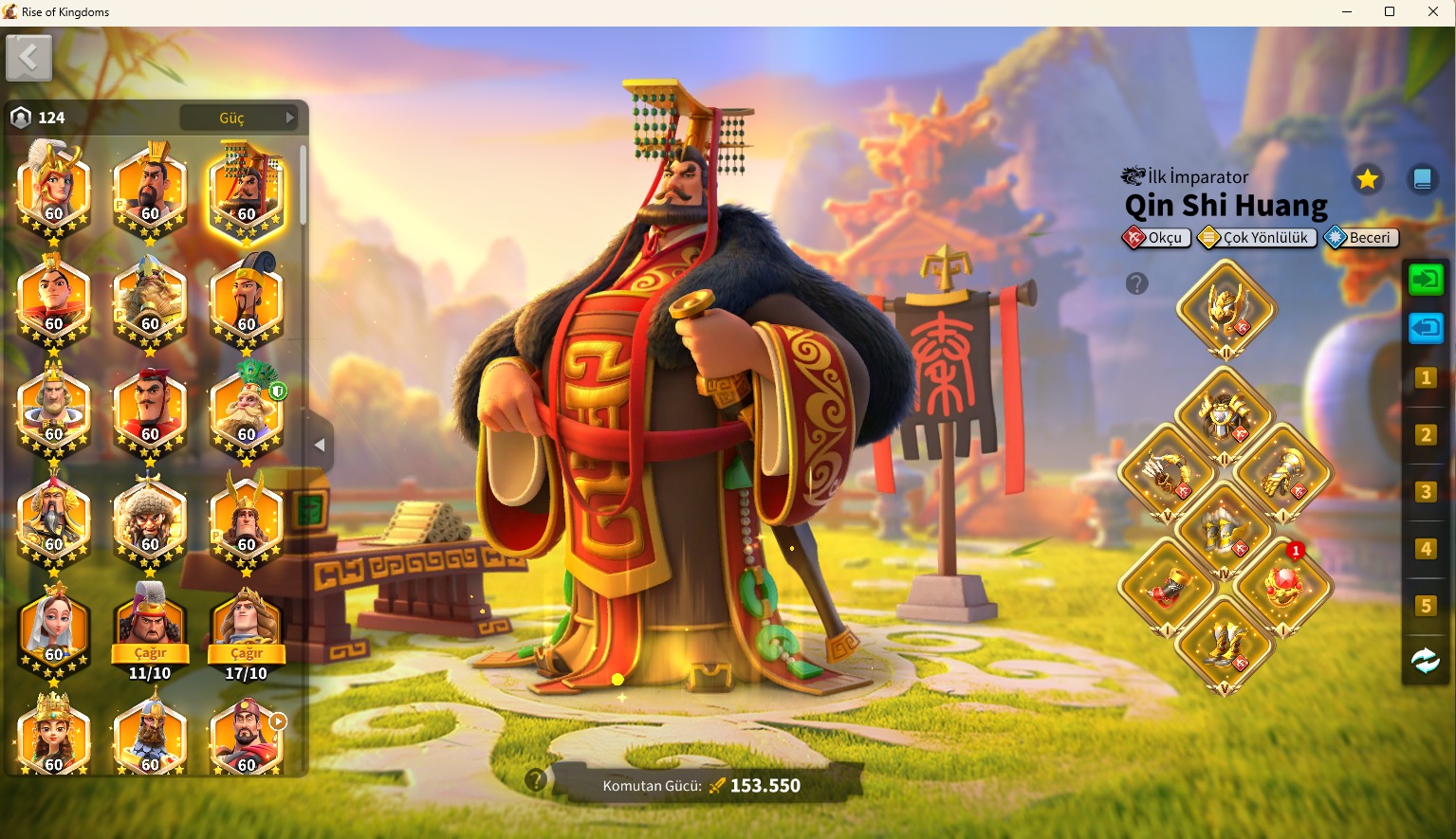Open the blue book commander info
Screen dimensions: 1456x839
coord(1422,179)
